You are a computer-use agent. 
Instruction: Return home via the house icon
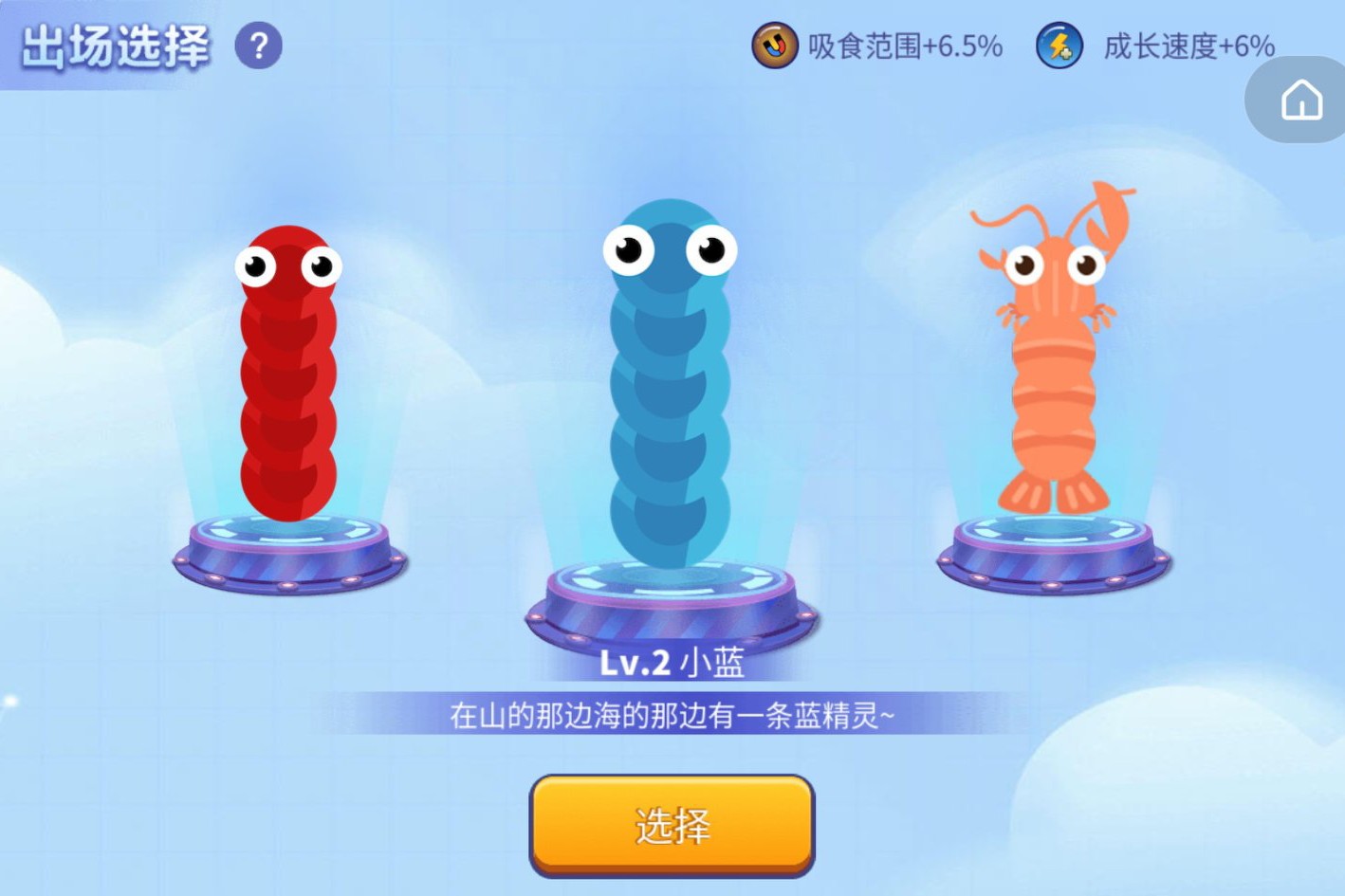coord(1303,100)
